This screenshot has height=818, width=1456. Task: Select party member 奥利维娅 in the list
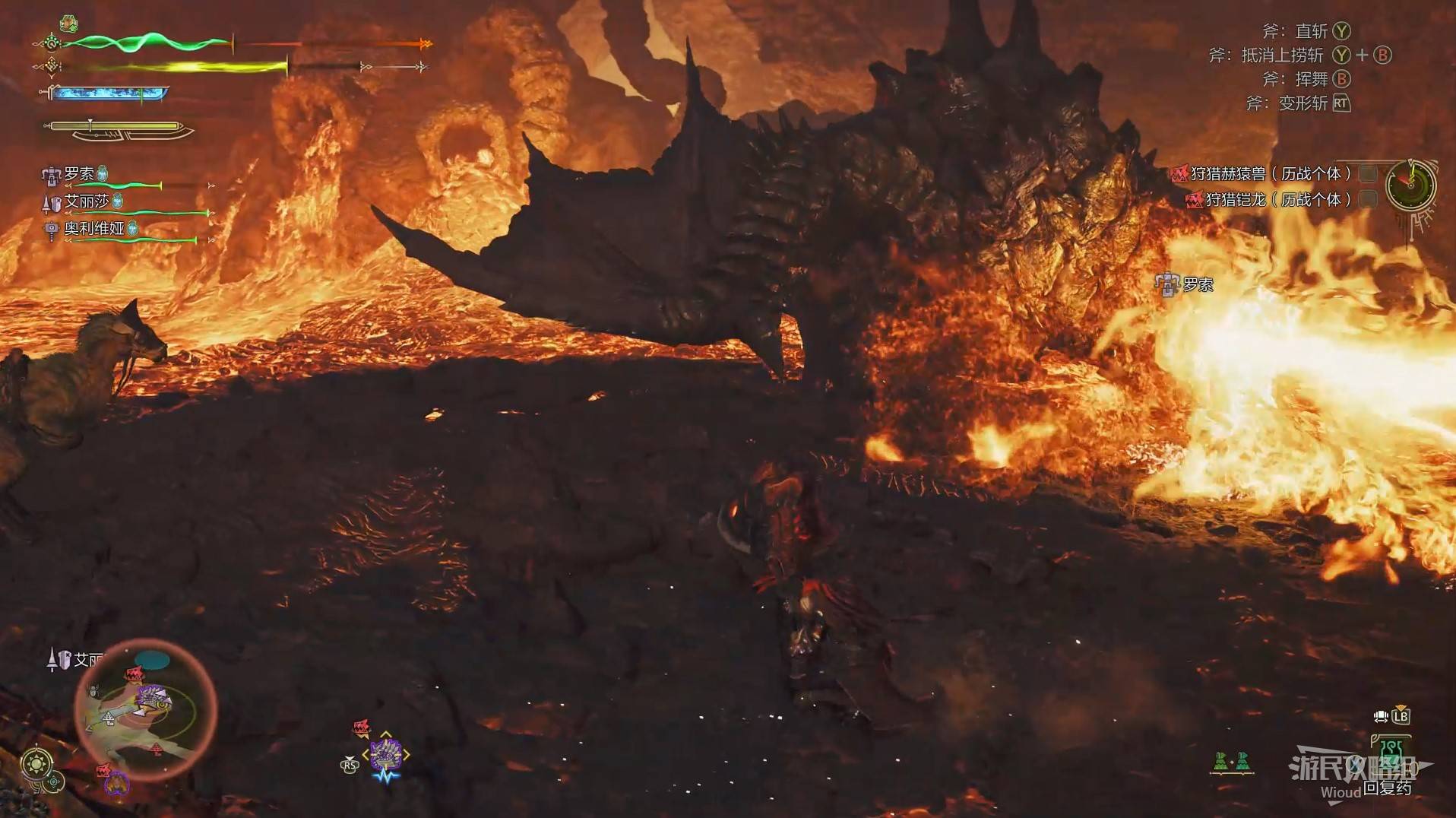point(93,228)
